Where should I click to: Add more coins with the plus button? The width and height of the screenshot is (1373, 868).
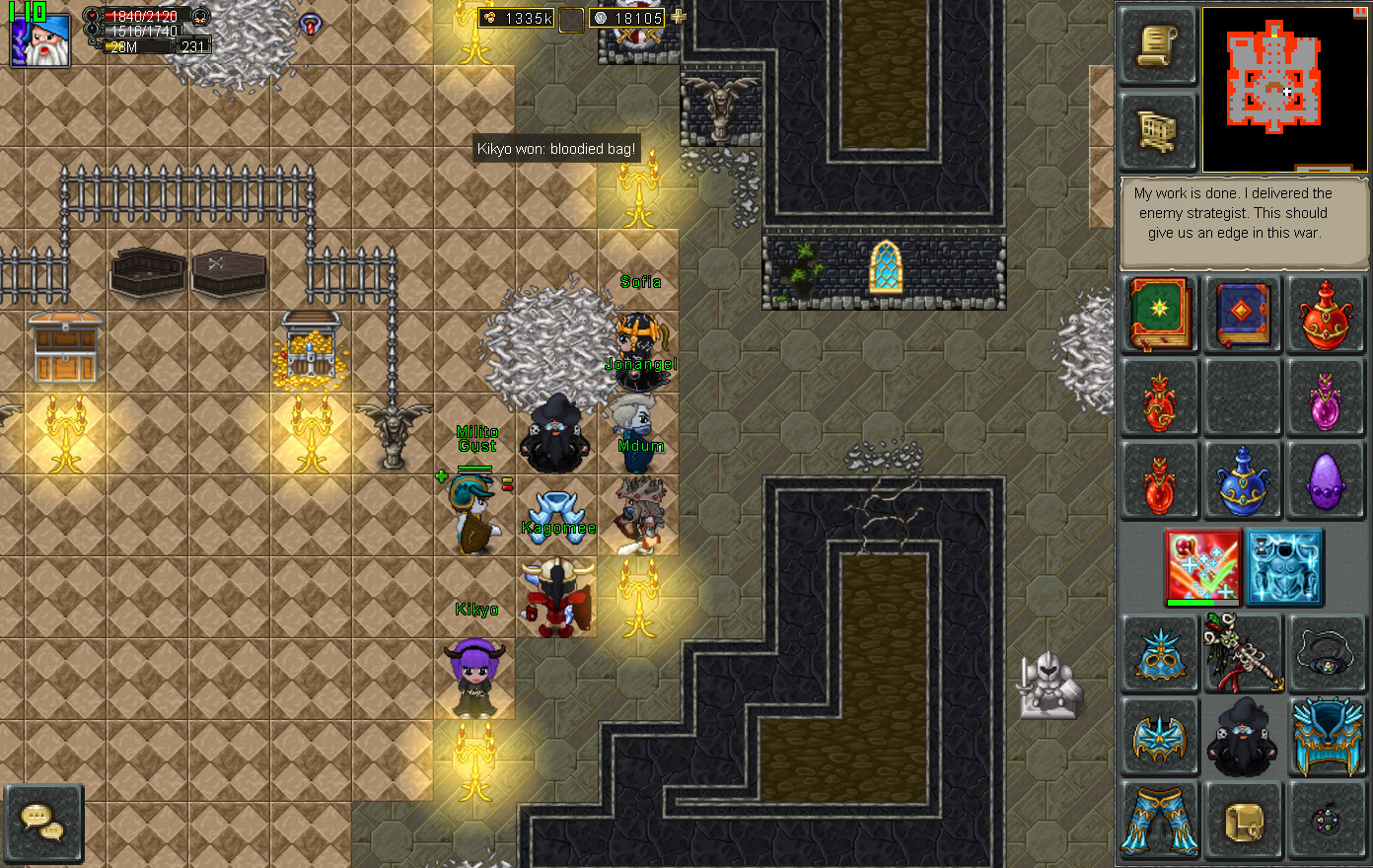679,18
